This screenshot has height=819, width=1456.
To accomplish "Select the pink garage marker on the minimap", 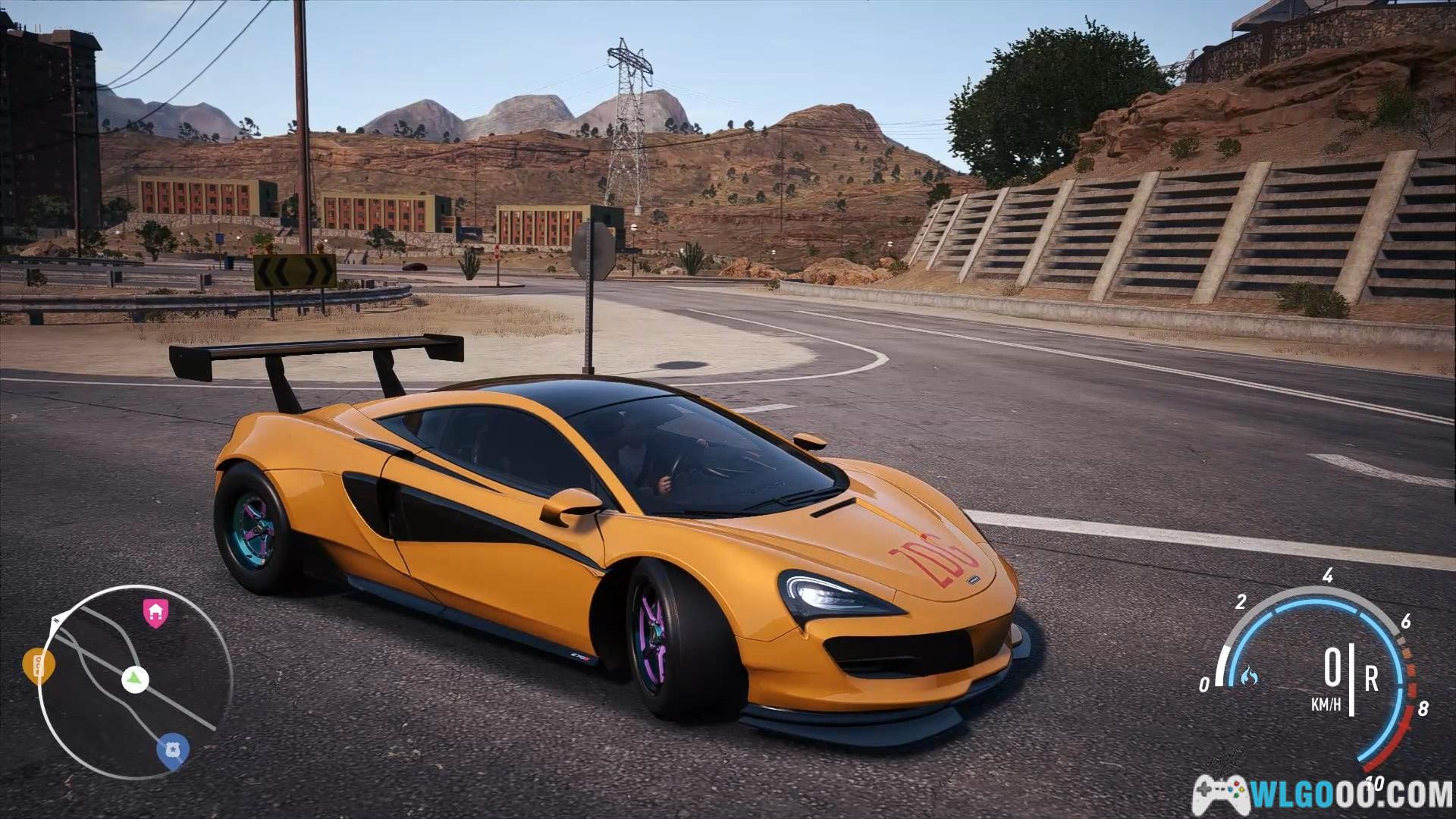I will click(x=155, y=613).
